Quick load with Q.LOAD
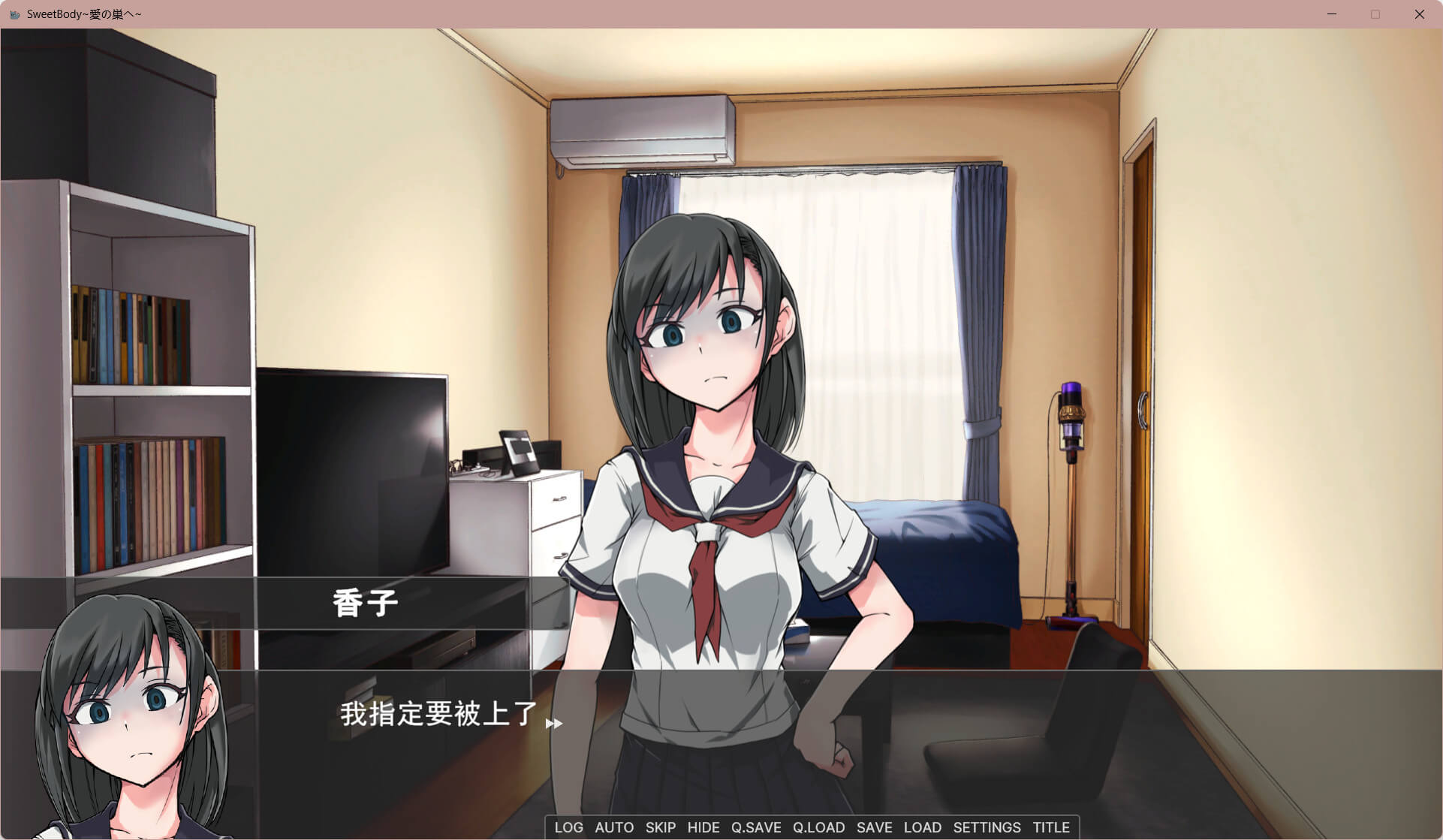 coord(818,827)
